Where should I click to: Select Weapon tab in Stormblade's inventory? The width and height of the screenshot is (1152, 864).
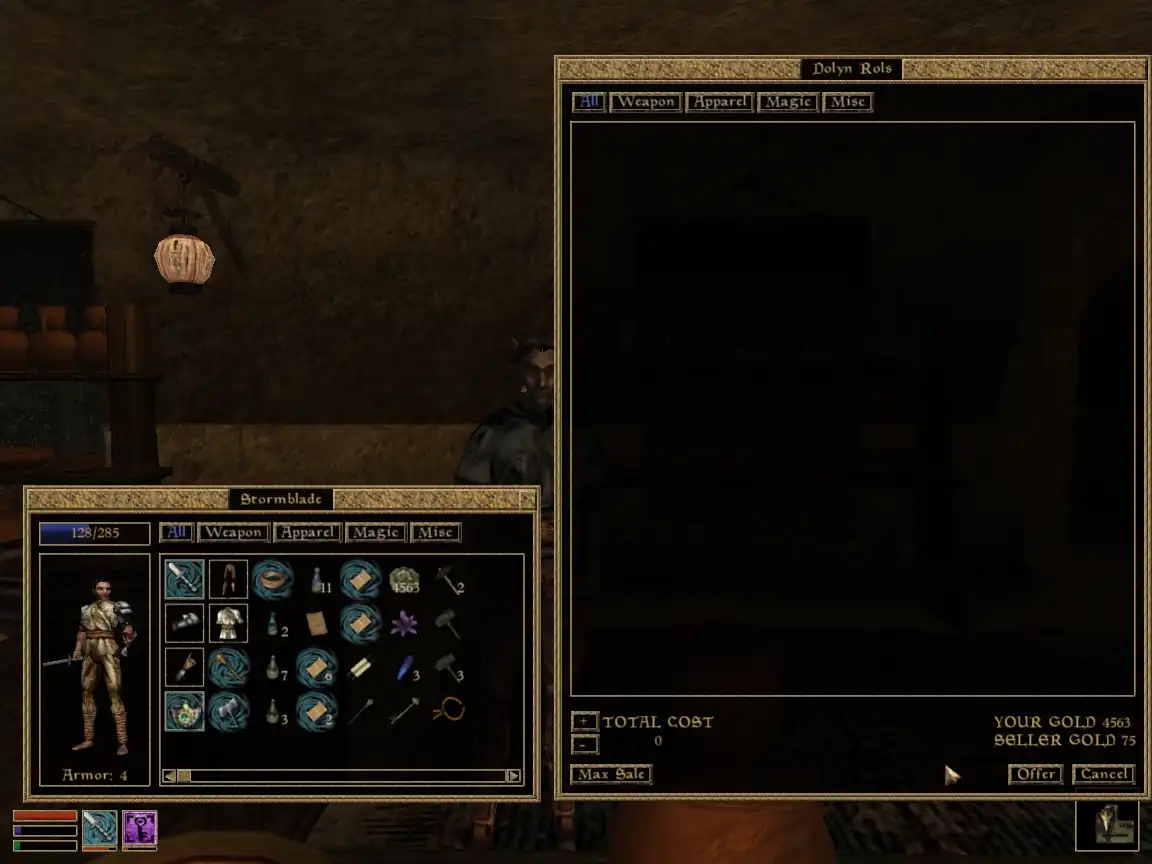tap(234, 533)
